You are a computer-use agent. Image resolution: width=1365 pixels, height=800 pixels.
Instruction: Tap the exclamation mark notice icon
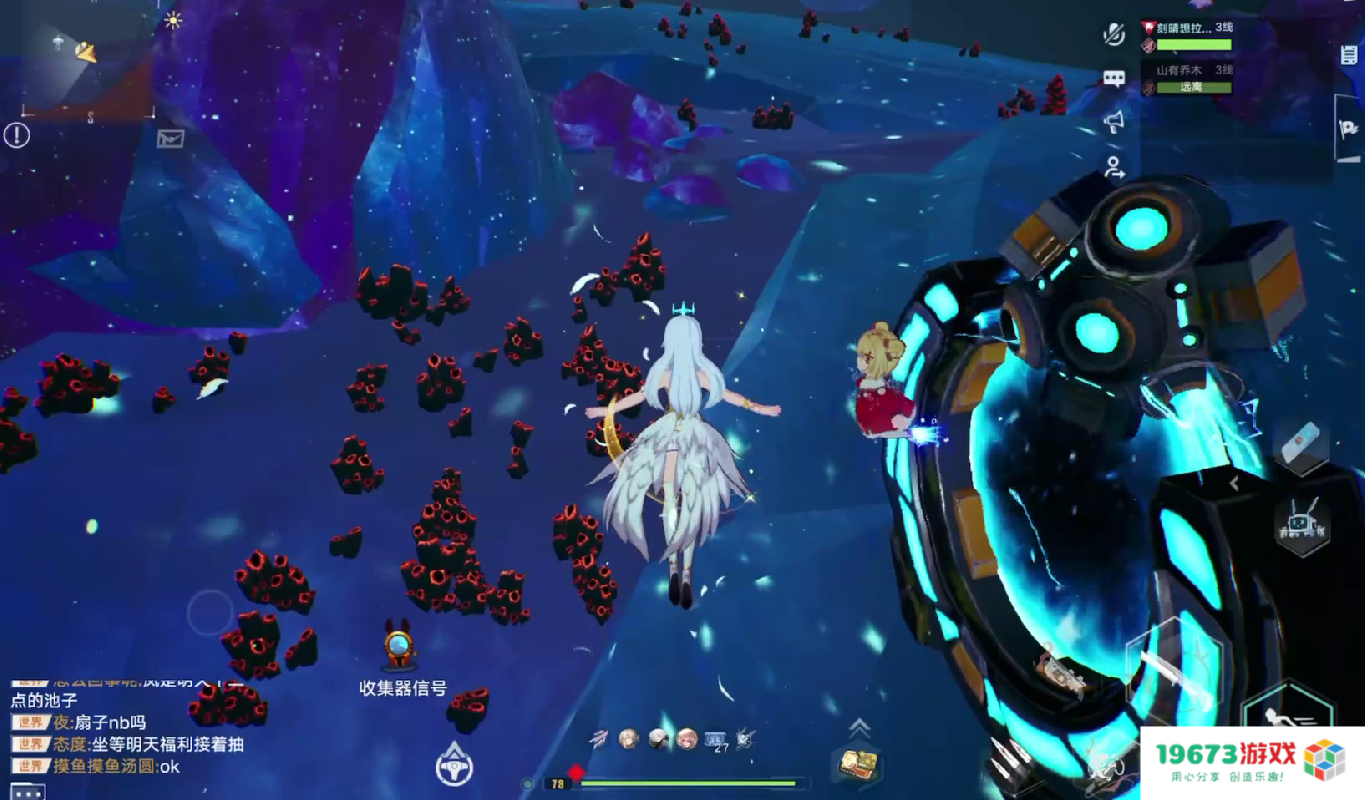tap(17, 136)
